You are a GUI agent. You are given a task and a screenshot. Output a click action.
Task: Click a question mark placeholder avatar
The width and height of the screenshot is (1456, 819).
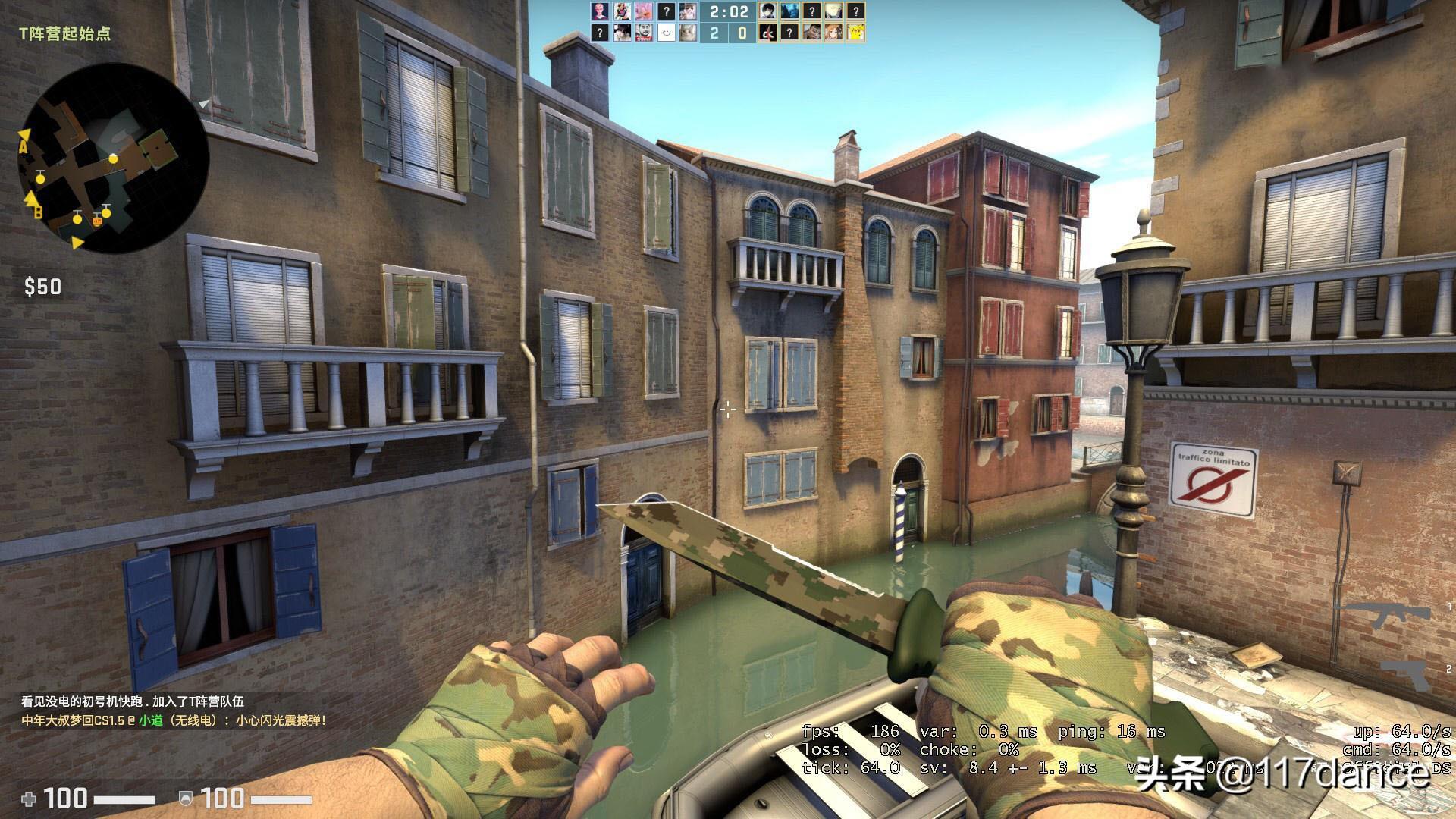tap(667, 11)
